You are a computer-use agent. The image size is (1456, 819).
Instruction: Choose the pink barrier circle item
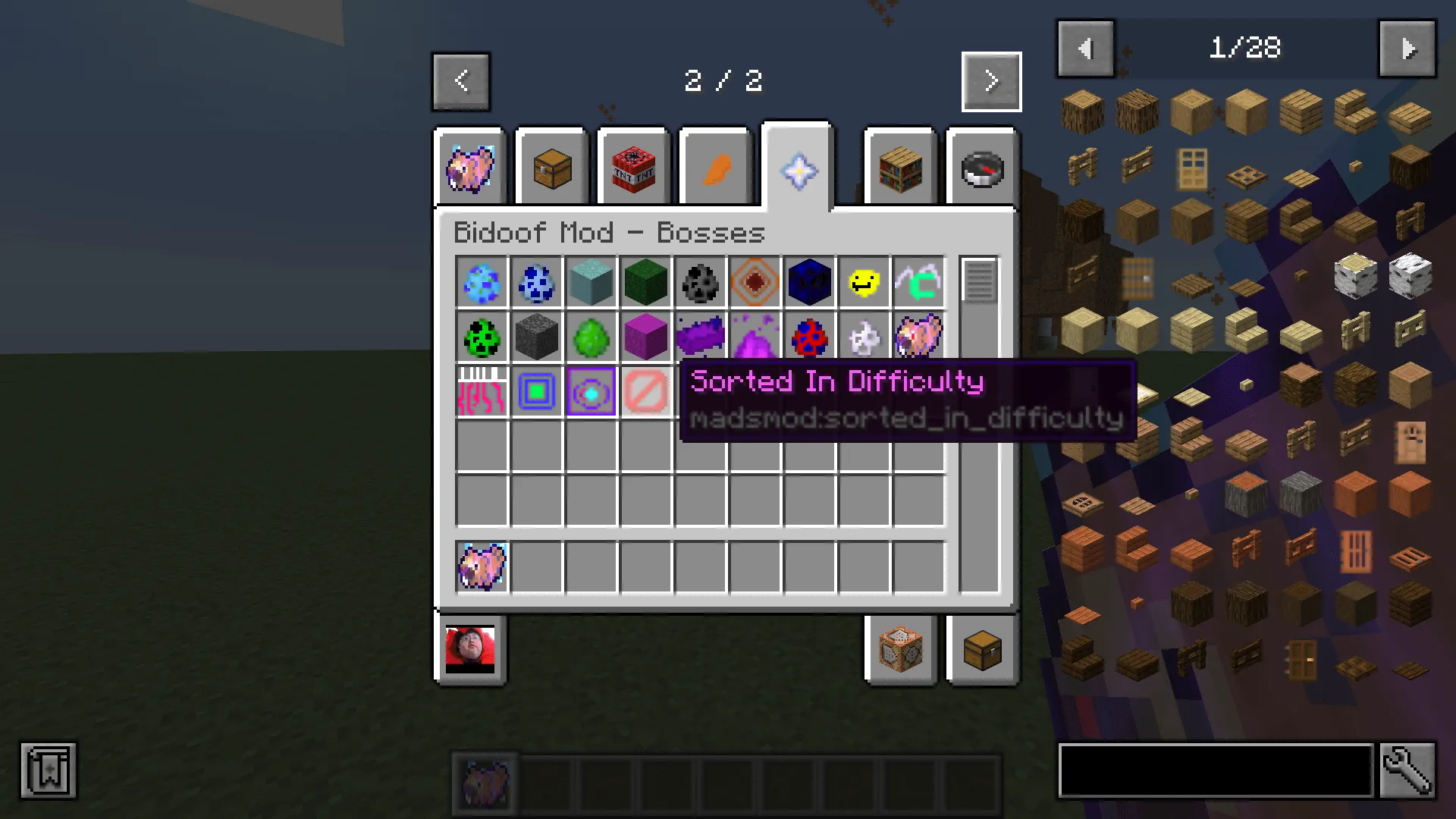(645, 392)
